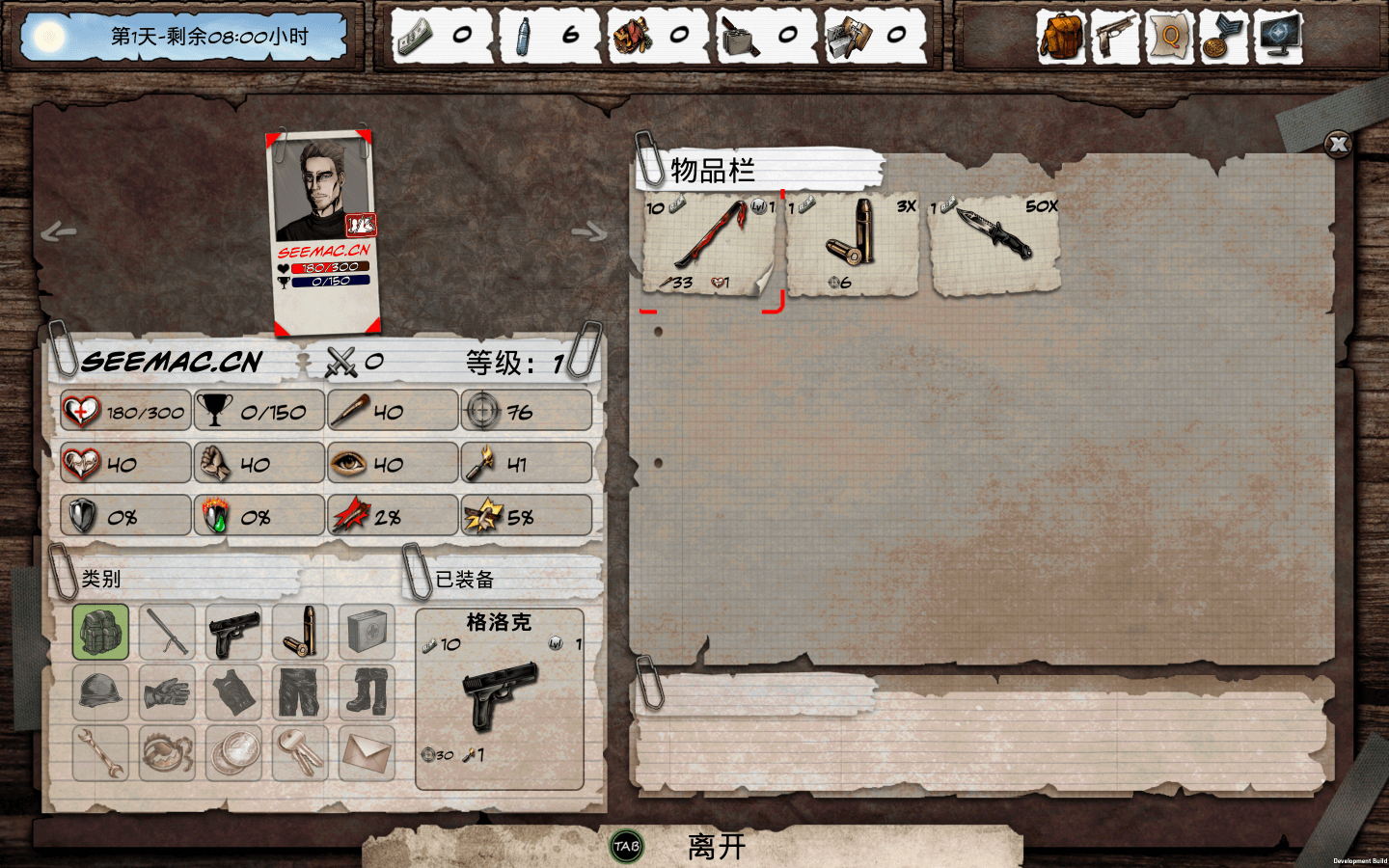Open the quest scroll marked Q

[x=1169, y=37]
